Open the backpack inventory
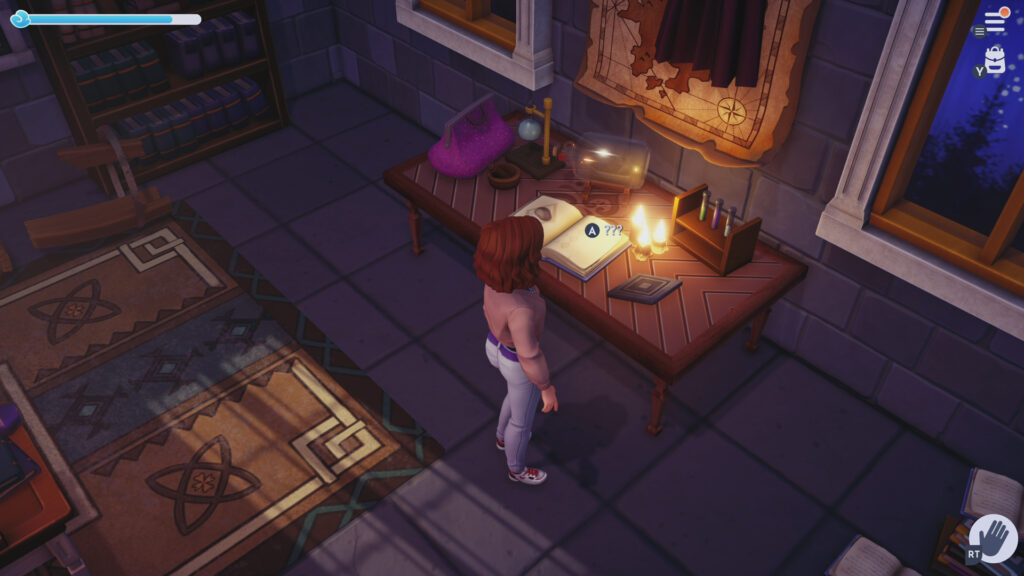1024x576 pixels. pyautogui.click(x=995, y=58)
